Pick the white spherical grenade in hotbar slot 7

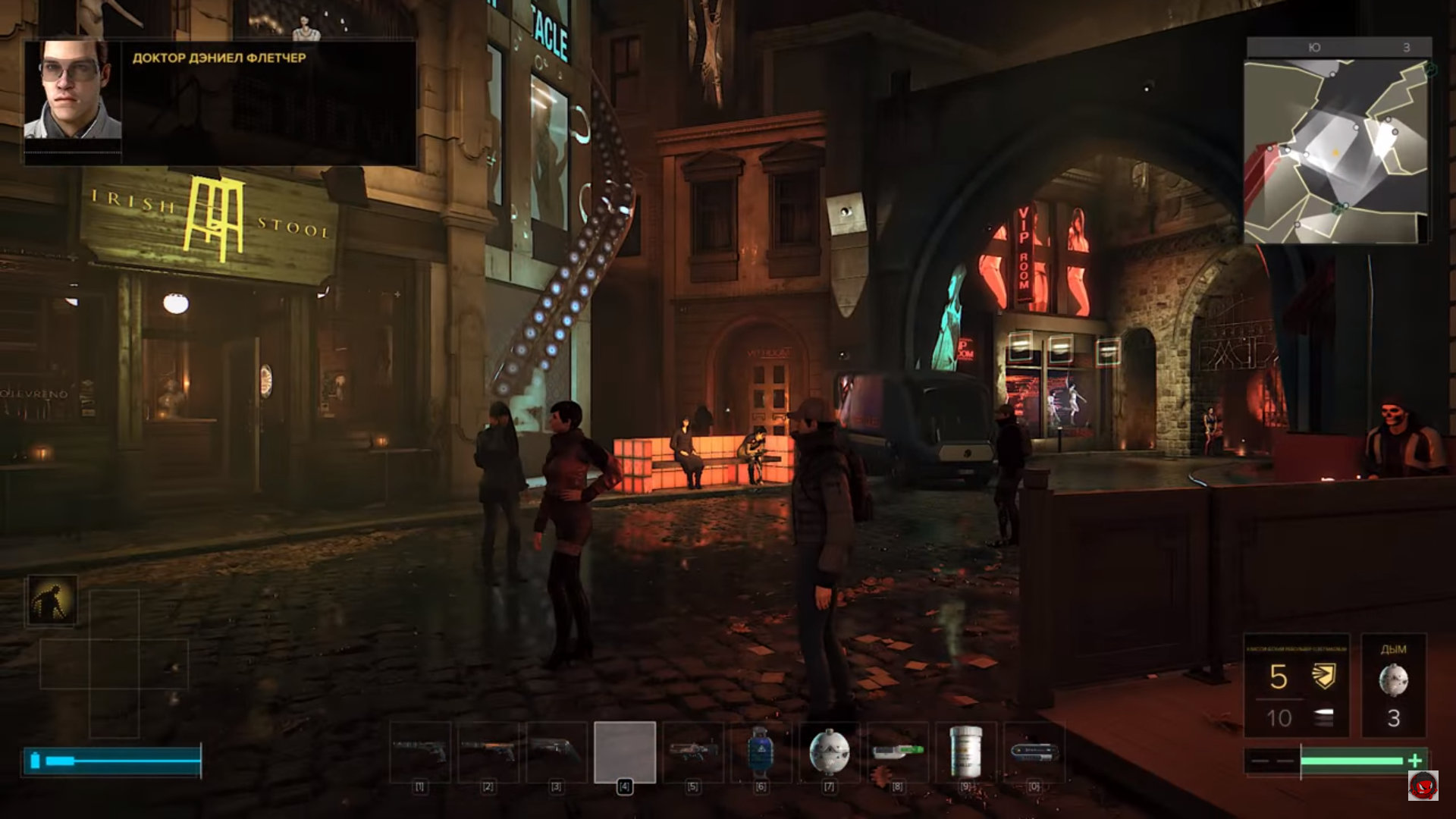(x=829, y=752)
